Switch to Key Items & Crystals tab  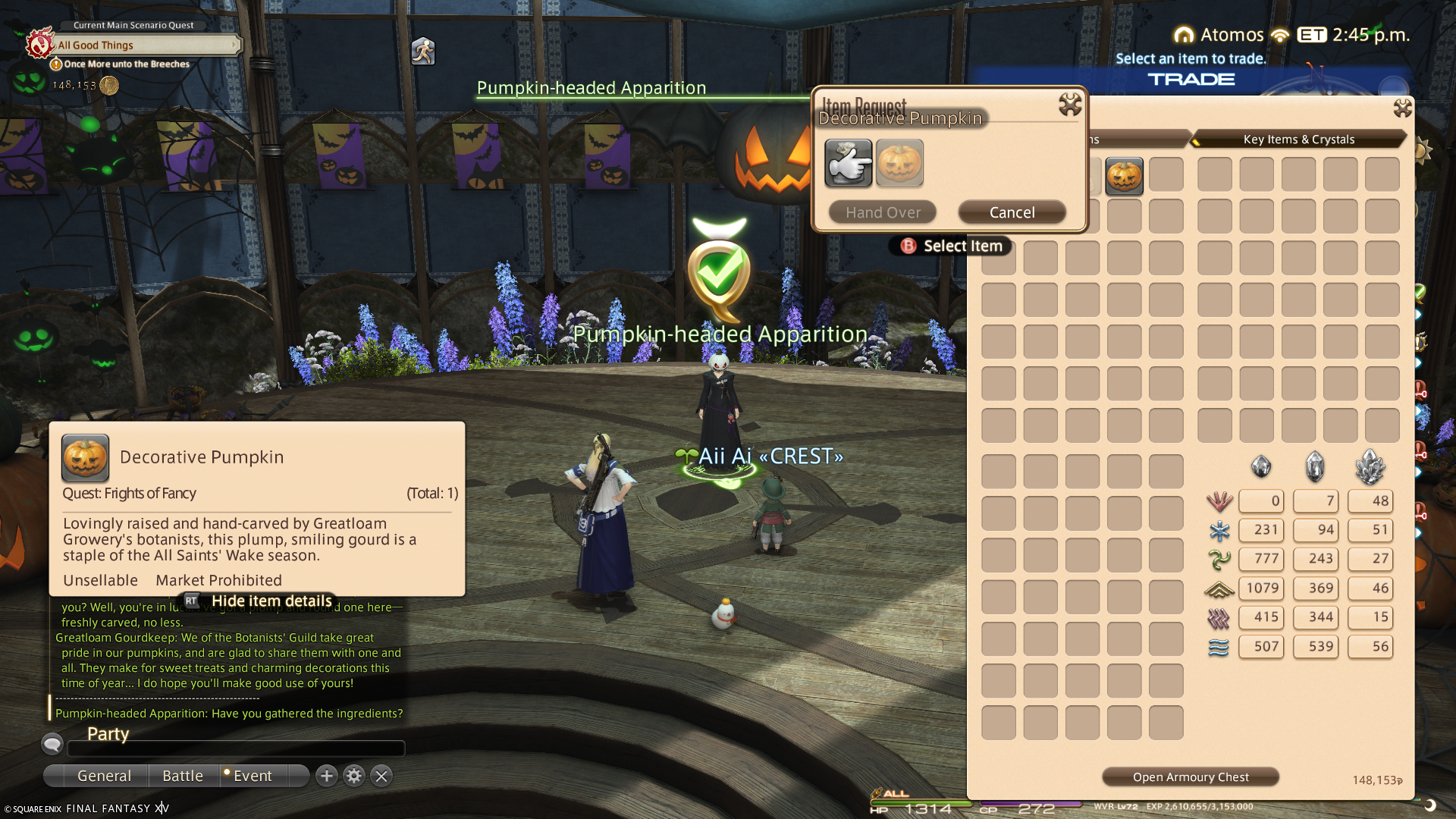click(1298, 140)
